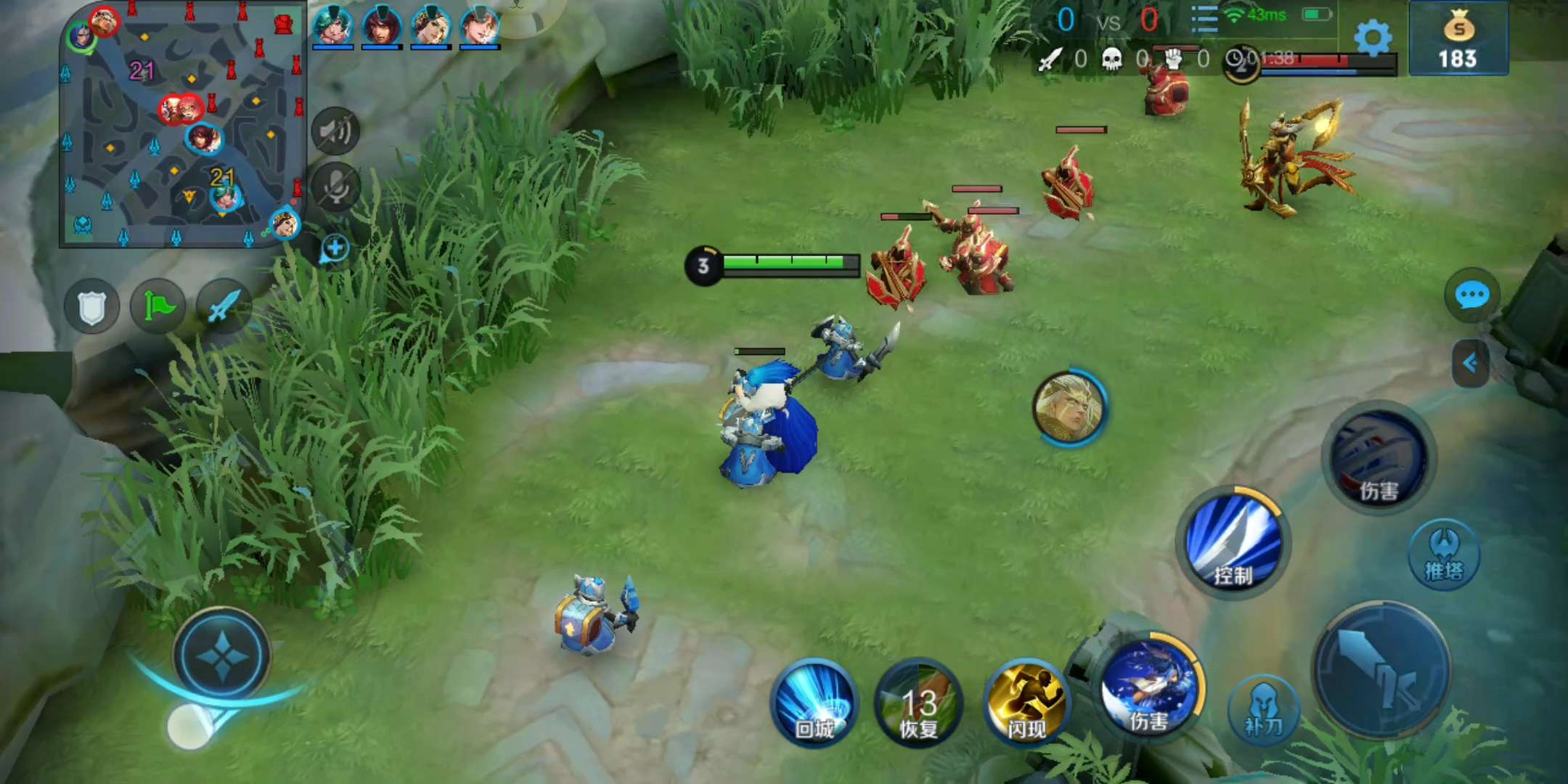Tap the 推塔 push tower button
This screenshot has width=1568, height=784.
[x=1444, y=555]
